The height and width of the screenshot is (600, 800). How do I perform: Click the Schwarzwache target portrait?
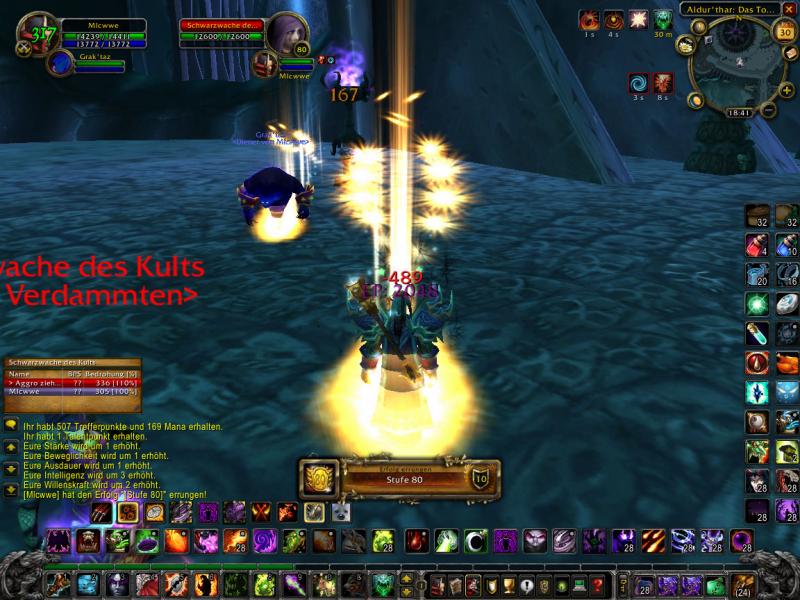[286, 34]
